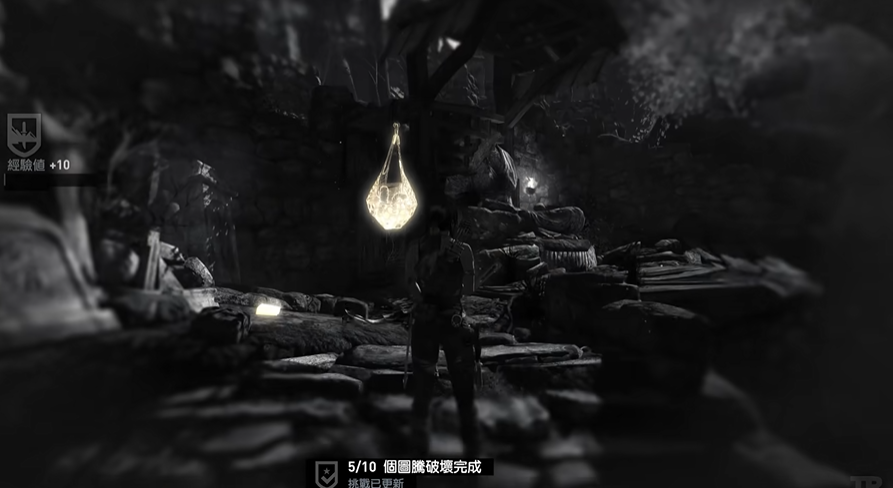Image resolution: width=893 pixels, height=488 pixels.
Task: Click the challenge badge icon beside 5/10
Action: pos(326,471)
